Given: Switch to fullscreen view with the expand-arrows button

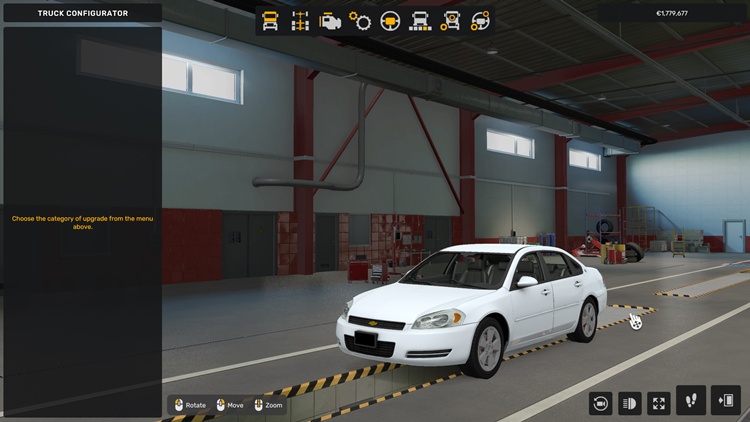Looking at the screenshot, I should click(659, 403).
